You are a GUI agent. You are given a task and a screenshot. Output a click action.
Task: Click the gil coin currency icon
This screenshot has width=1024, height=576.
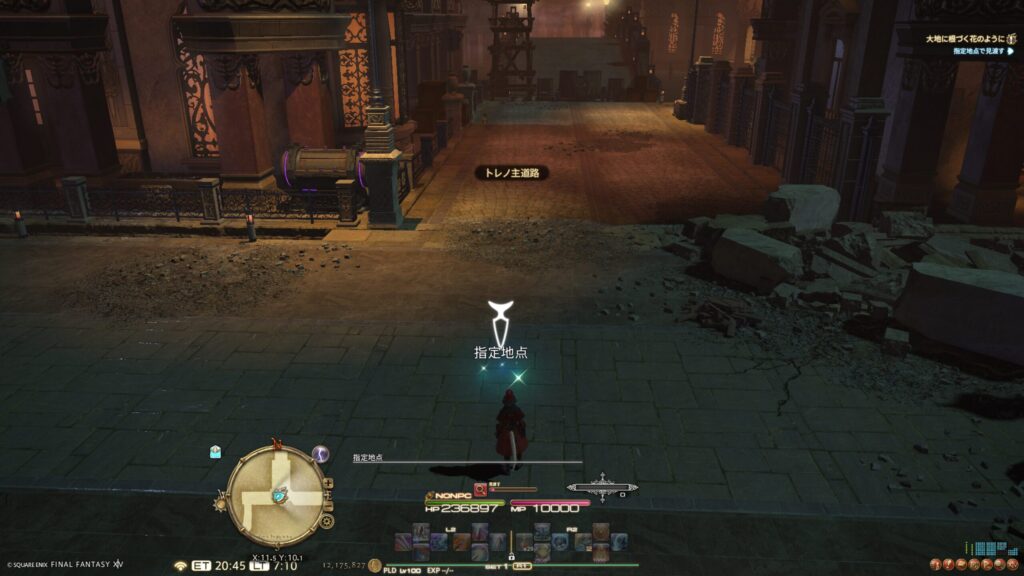click(374, 565)
